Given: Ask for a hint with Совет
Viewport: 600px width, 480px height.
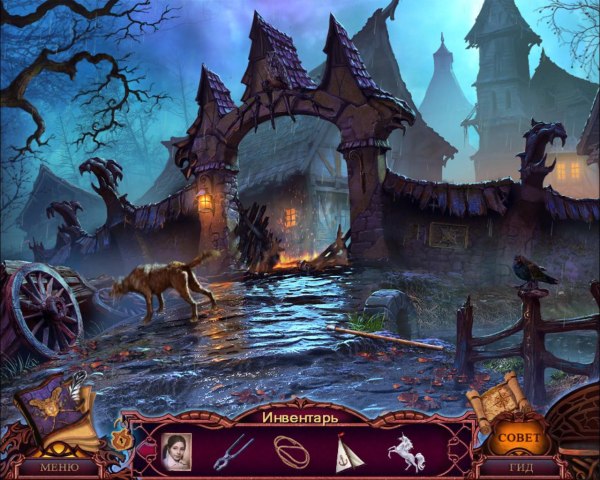Looking at the screenshot, I should [x=519, y=438].
